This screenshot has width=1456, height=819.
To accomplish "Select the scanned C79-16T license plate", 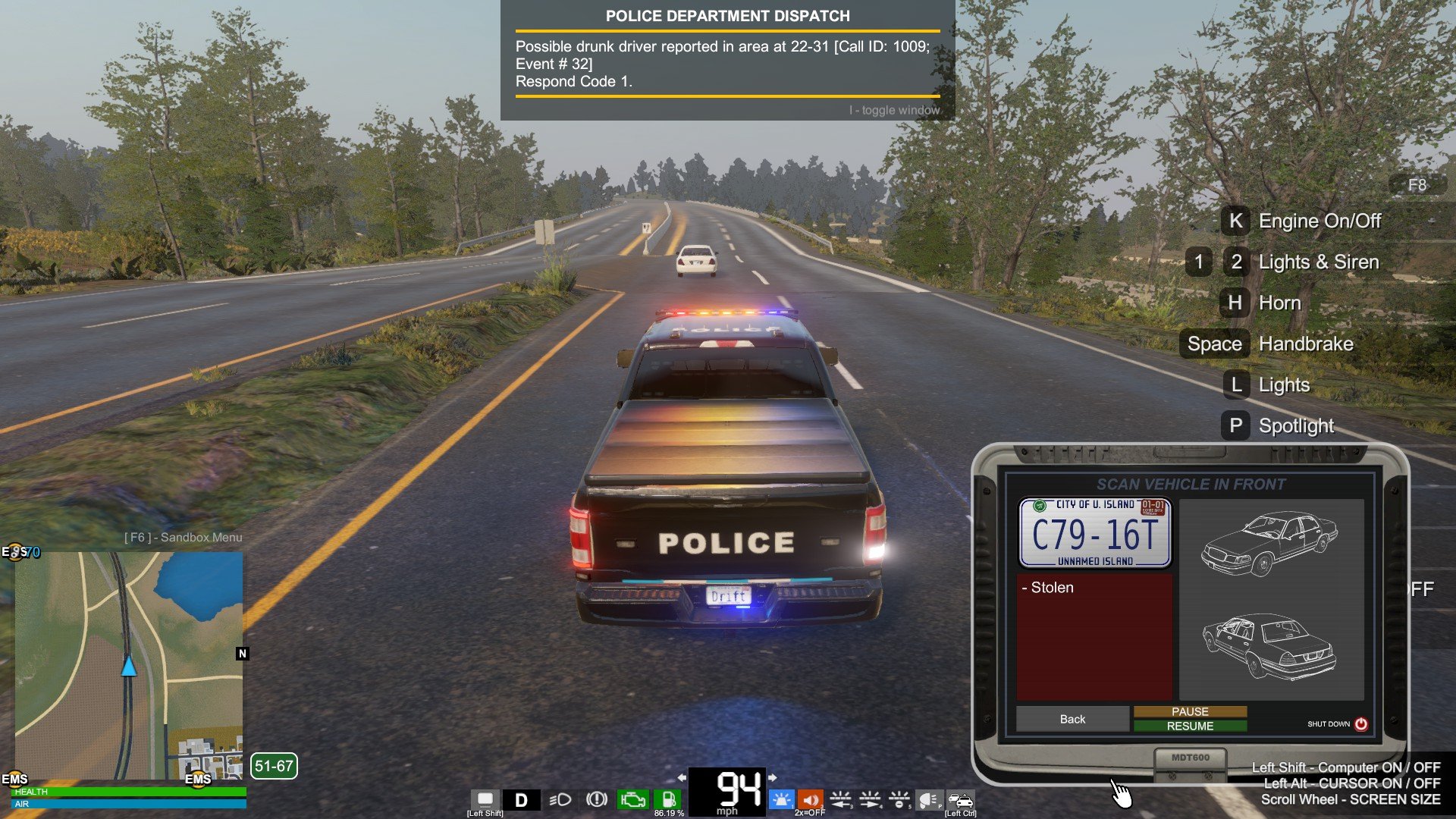I will pos(1094,533).
